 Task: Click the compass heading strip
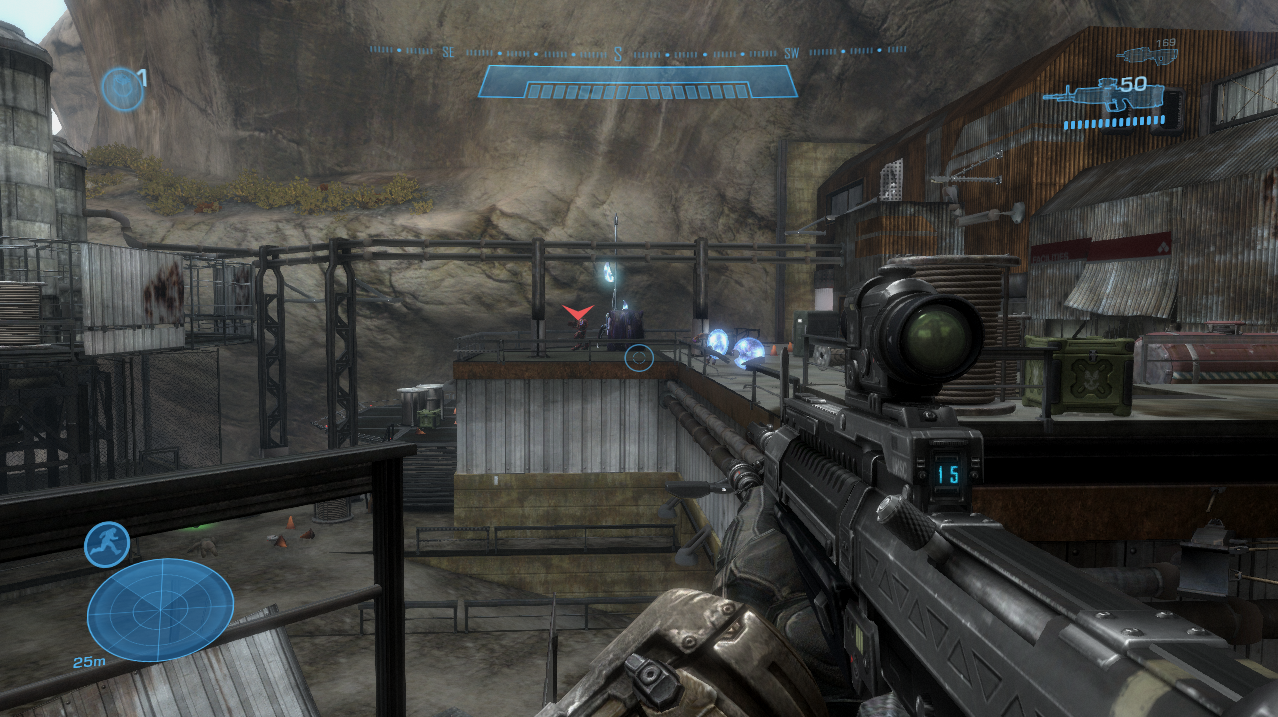pyautogui.click(x=638, y=51)
